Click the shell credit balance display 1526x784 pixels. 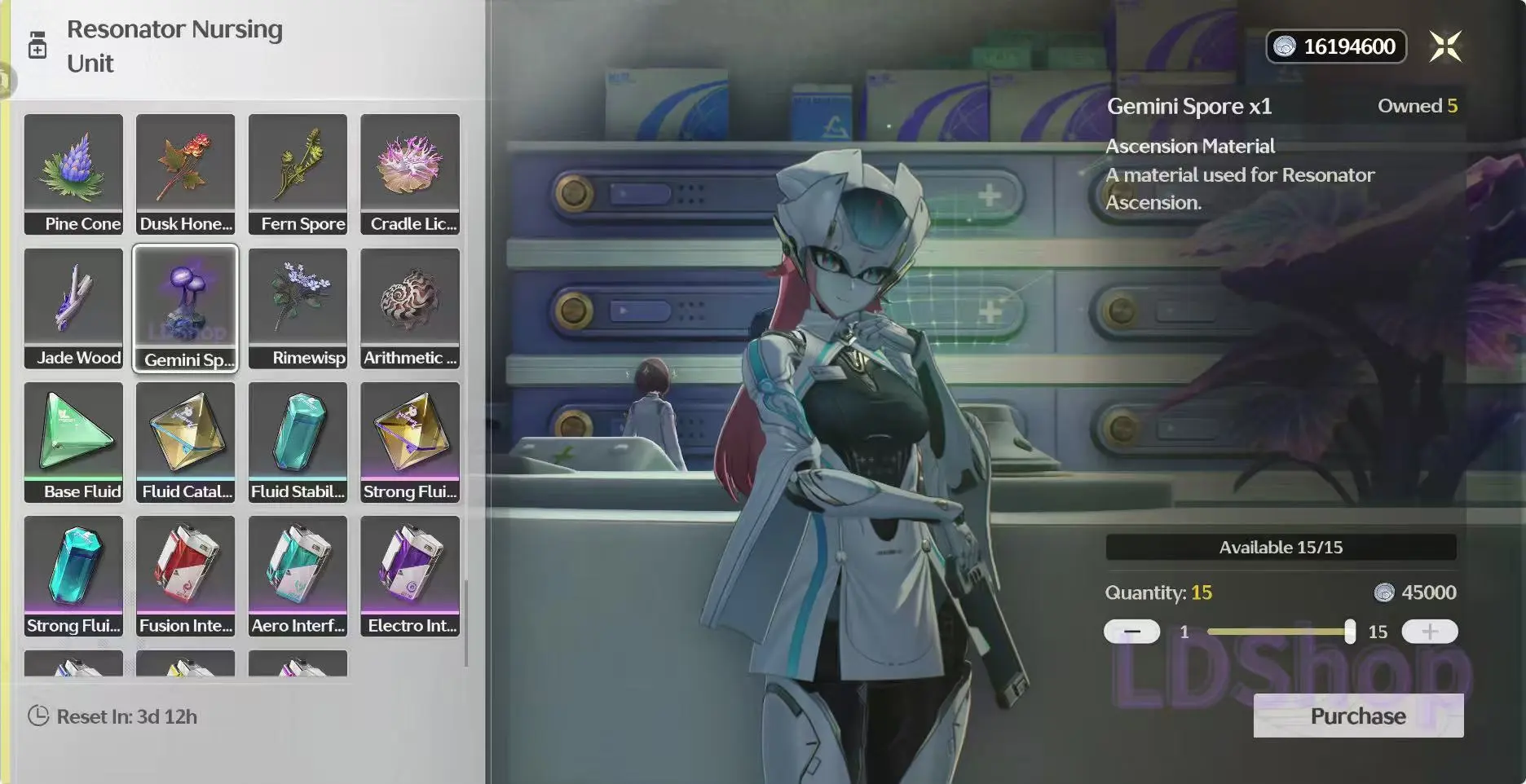point(1336,46)
